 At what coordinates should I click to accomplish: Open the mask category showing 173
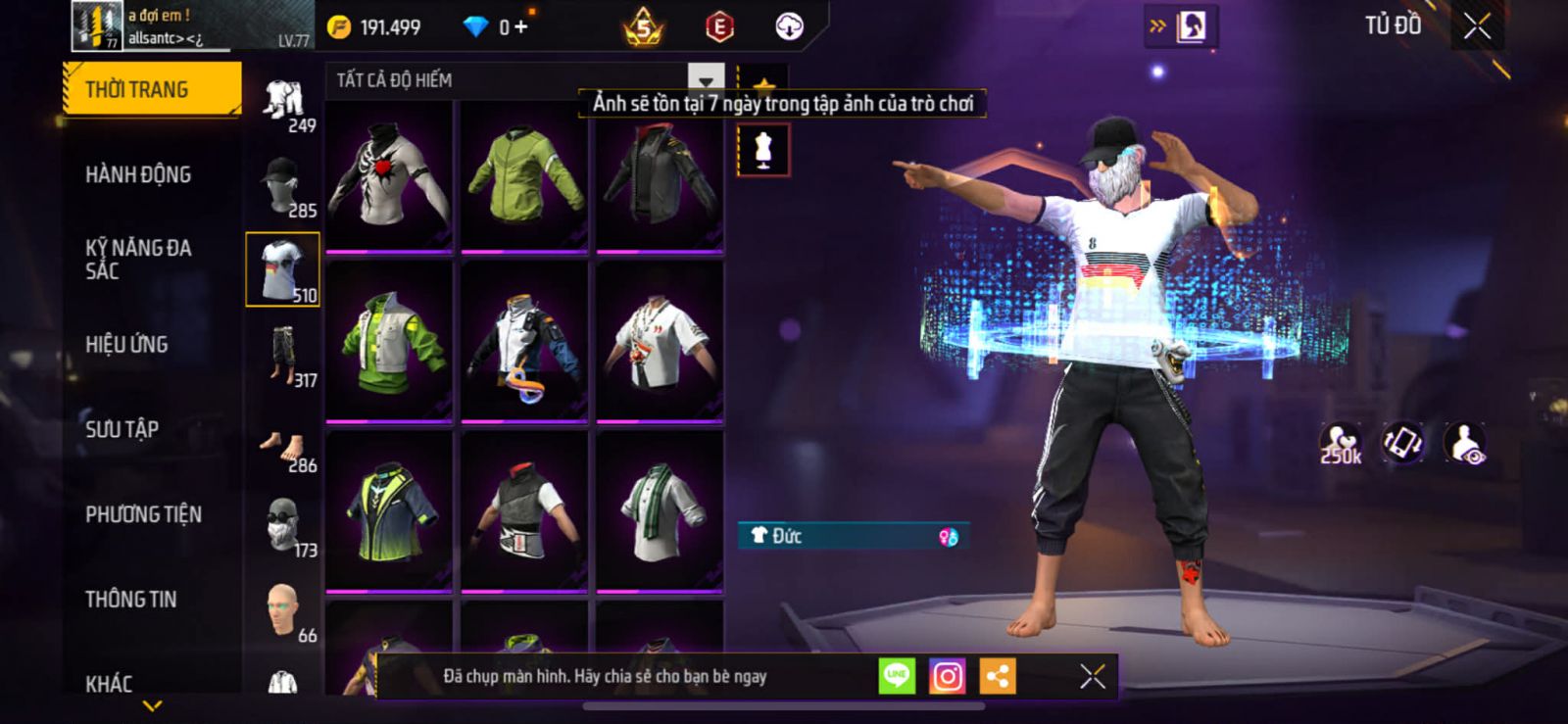pos(283,526)
